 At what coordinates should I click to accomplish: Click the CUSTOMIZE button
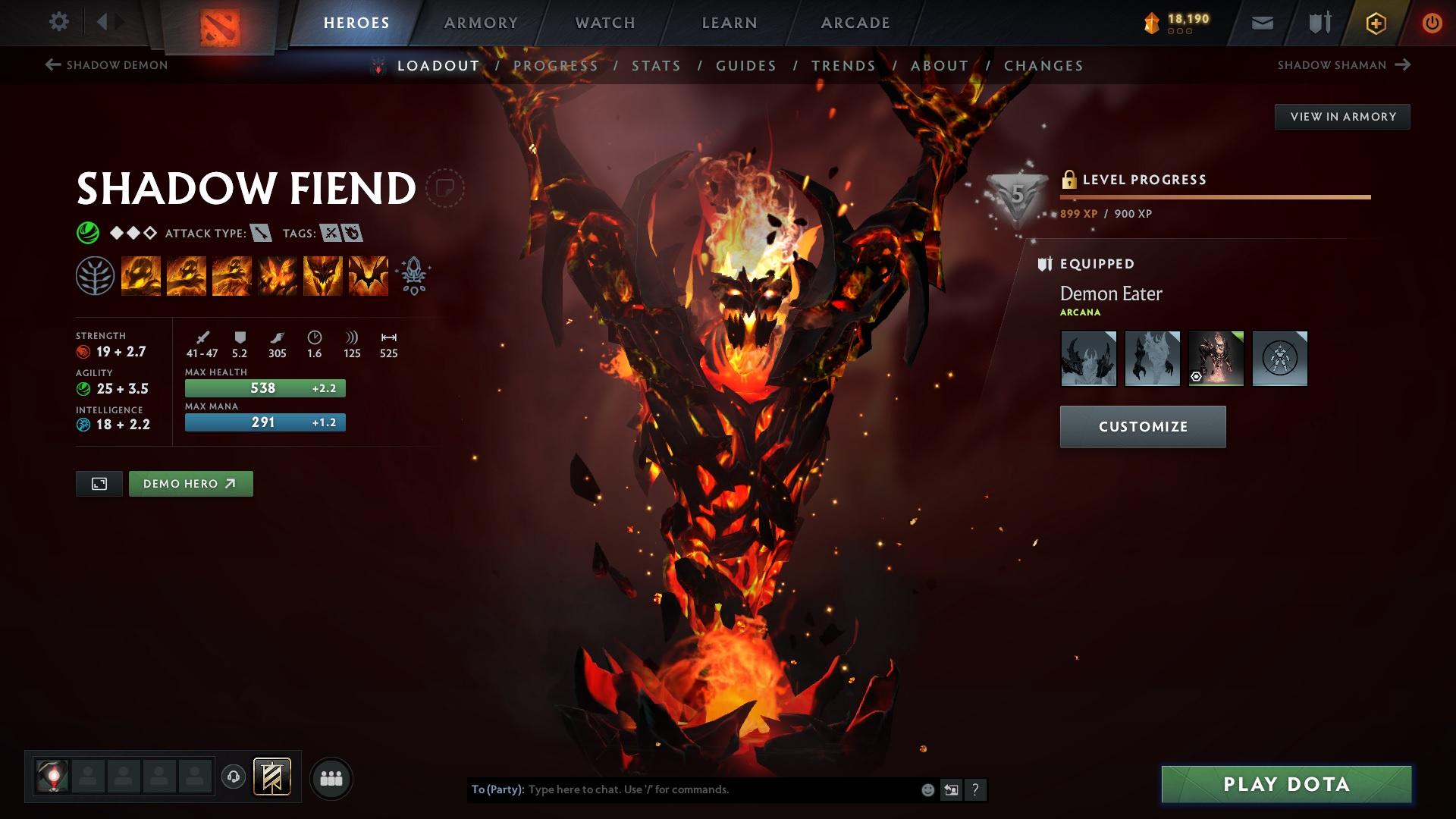point(1142,426)
